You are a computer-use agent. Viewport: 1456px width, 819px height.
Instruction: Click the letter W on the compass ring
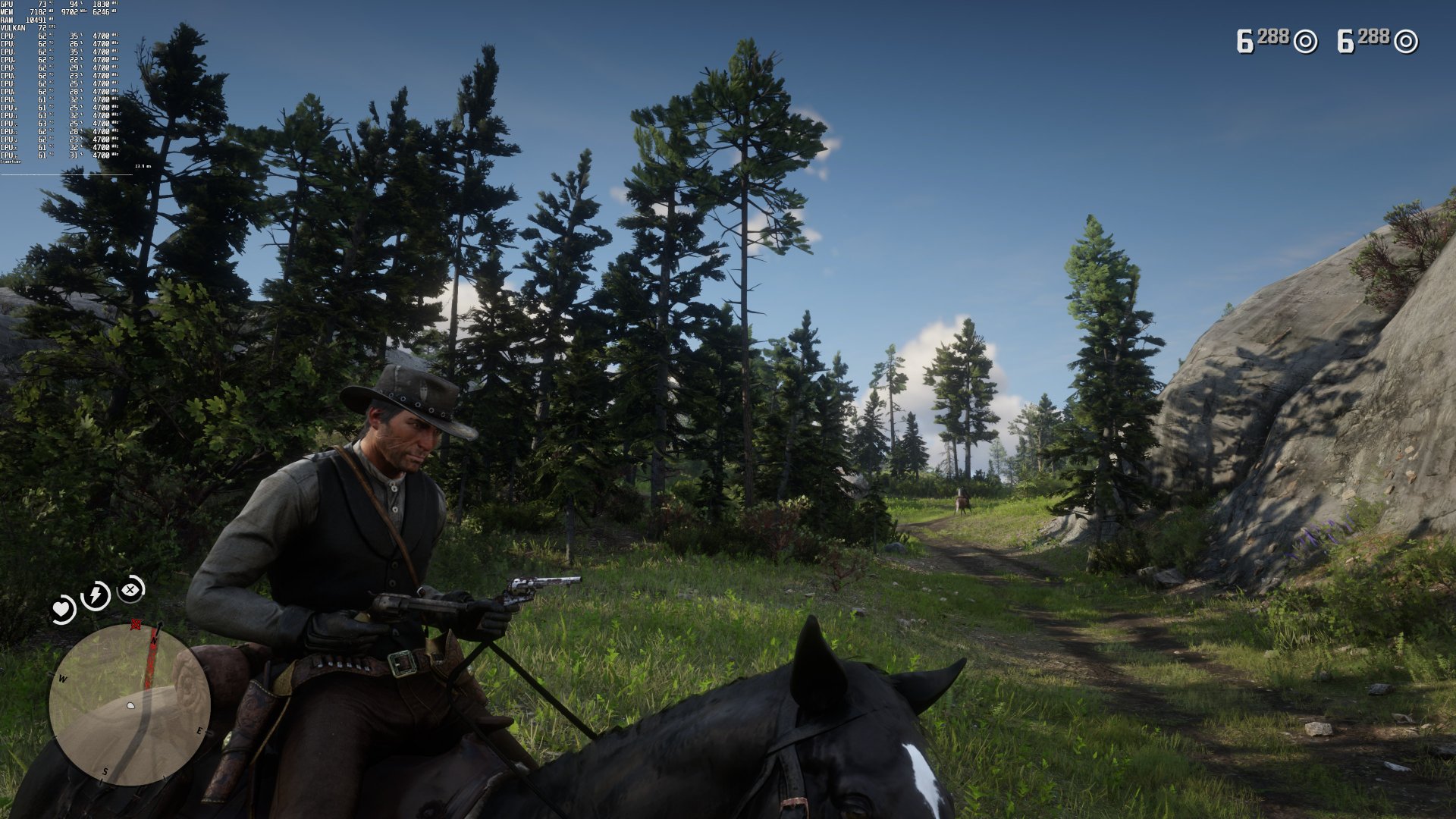62,679
